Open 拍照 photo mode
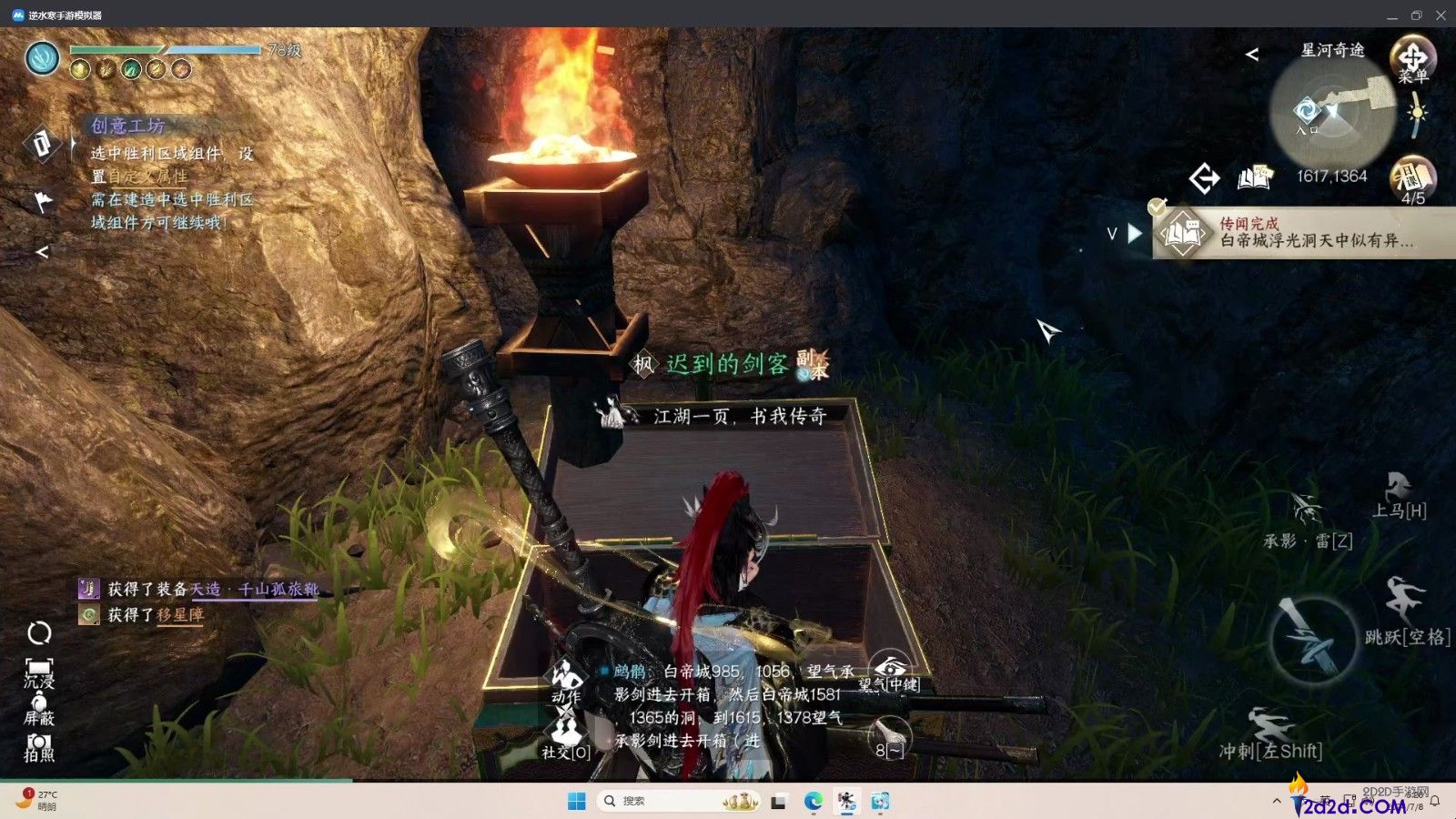 39,747
